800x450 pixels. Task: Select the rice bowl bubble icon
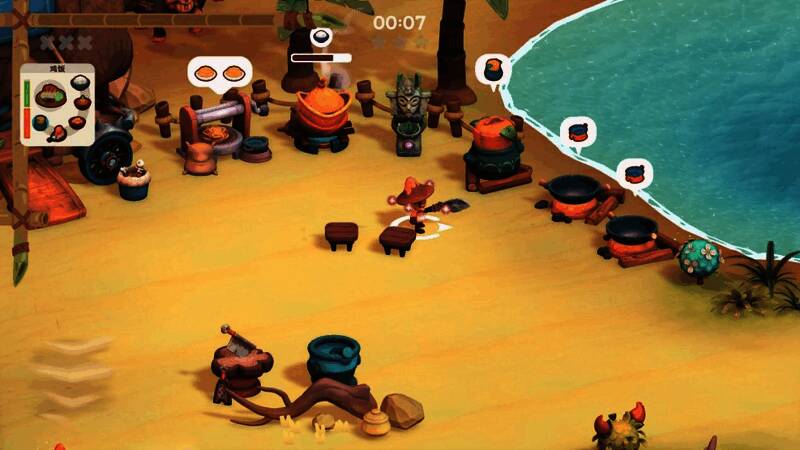click(322, 38)
